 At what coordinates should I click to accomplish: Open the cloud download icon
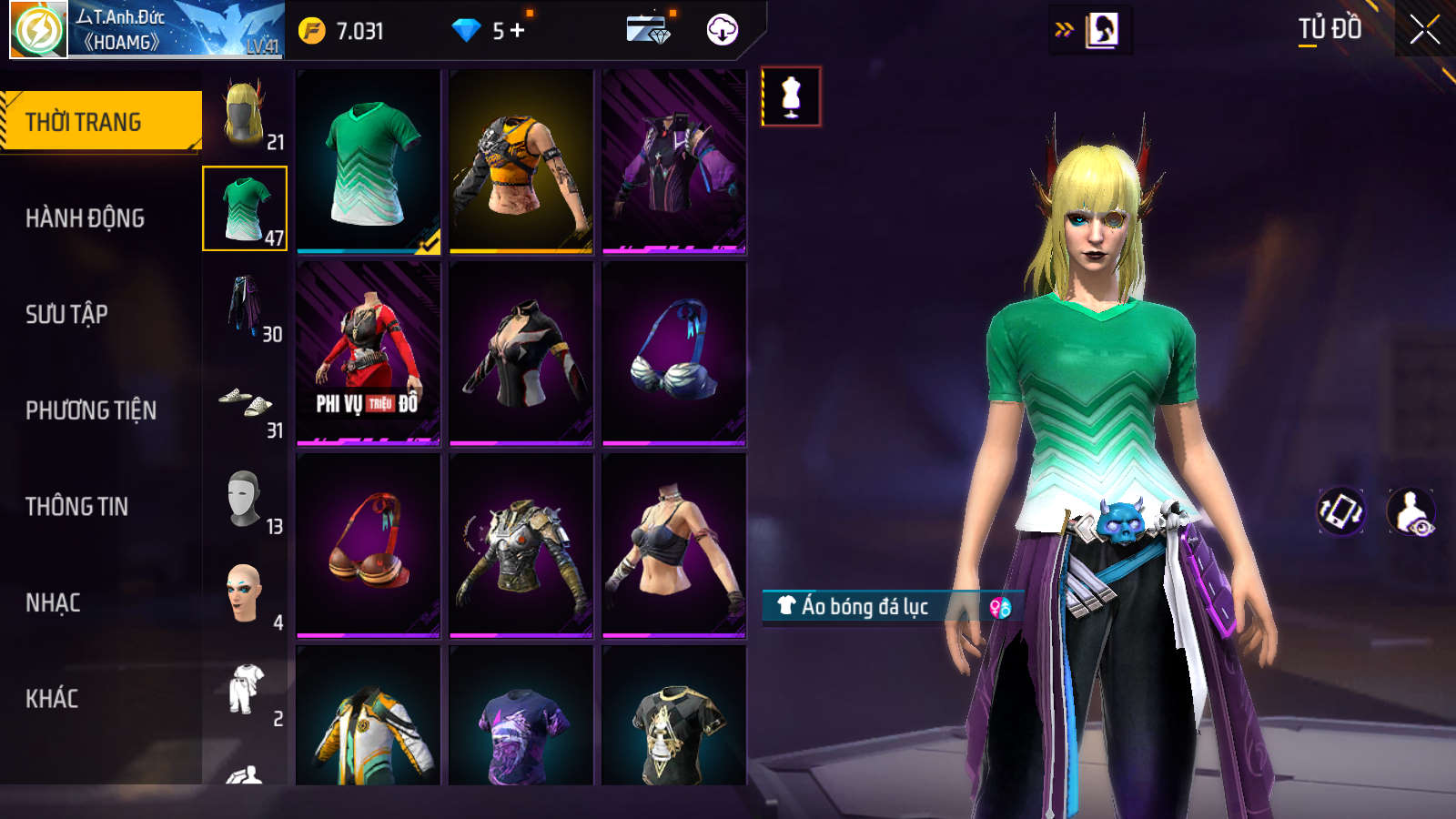click(723, 30)
